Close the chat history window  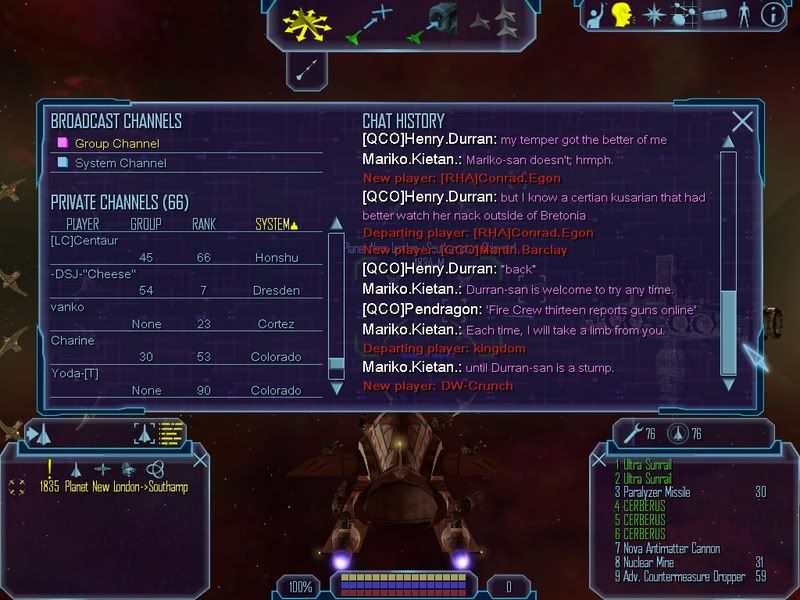click(742, 122)
